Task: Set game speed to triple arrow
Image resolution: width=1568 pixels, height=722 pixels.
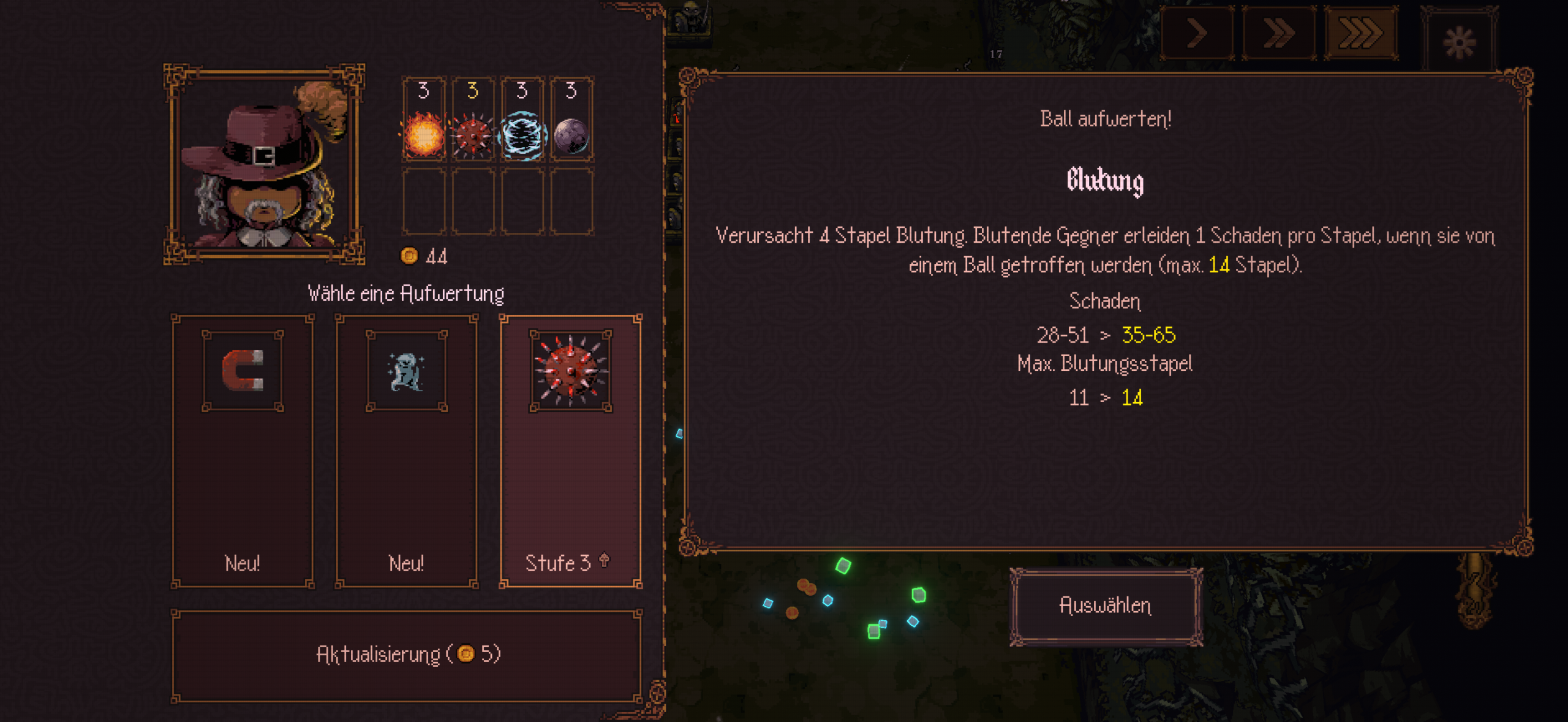Action: pos(1361,33)
